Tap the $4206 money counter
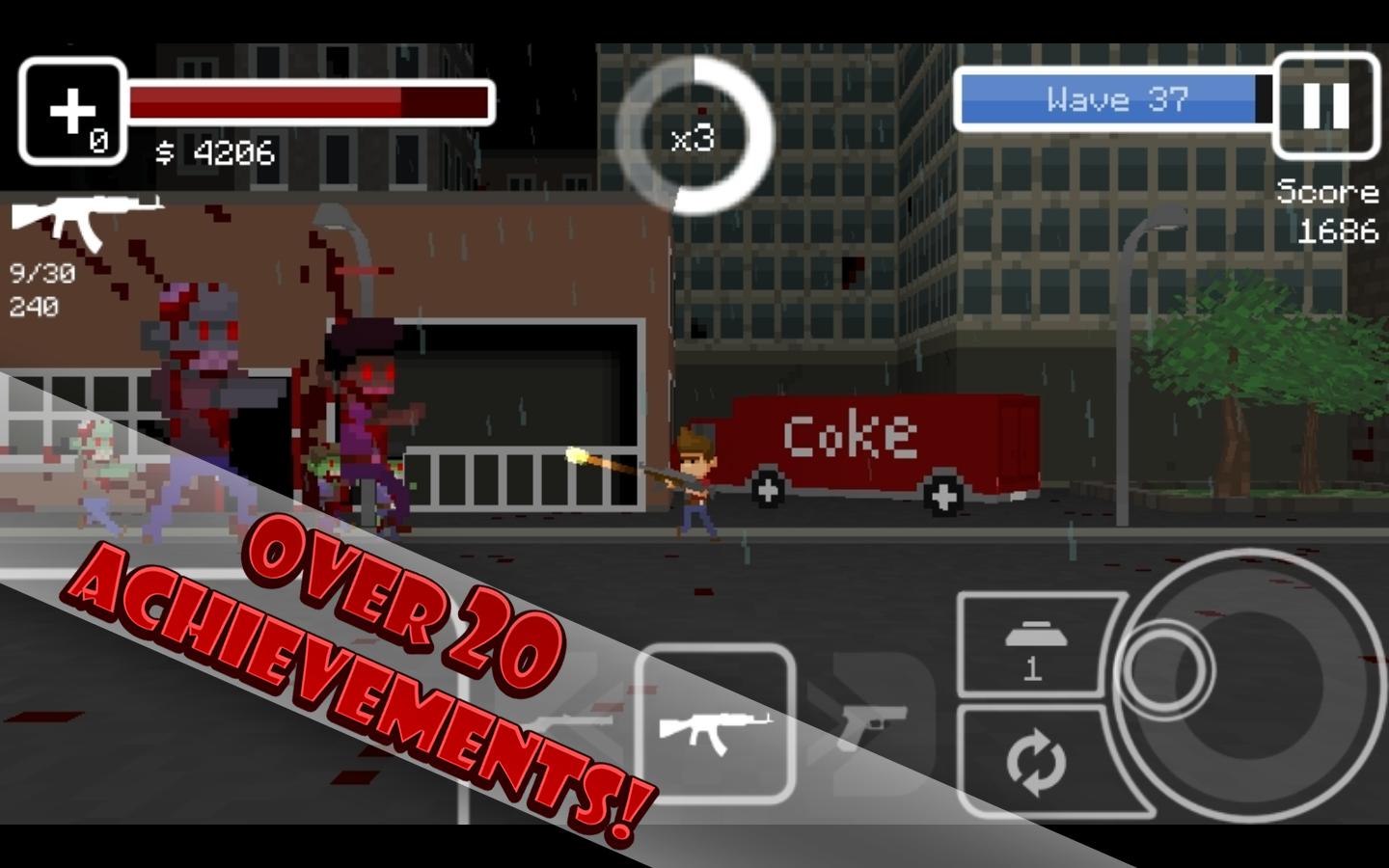 212,152
